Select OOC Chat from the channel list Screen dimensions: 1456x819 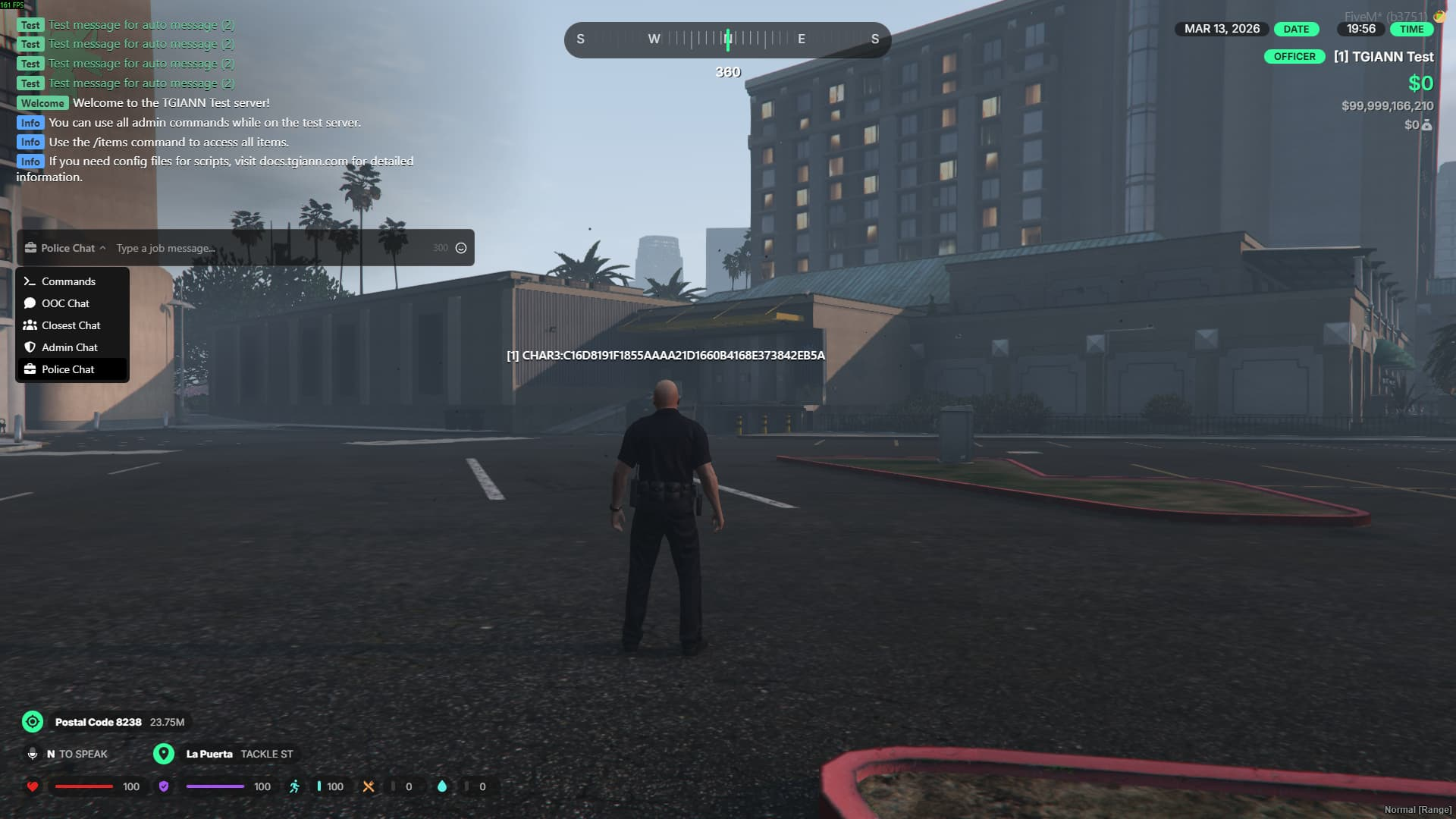(65, 303)
